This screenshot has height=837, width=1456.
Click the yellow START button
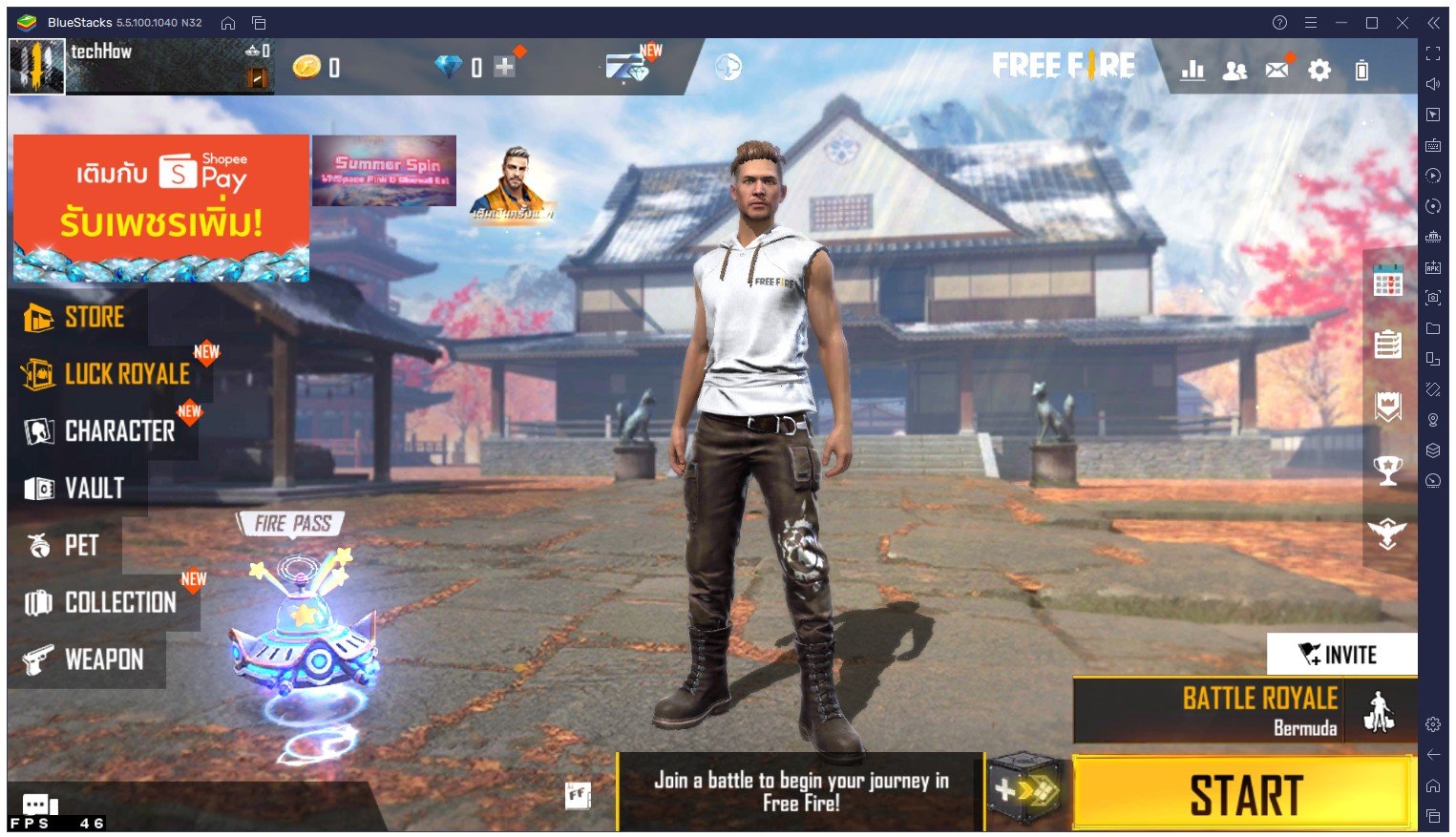click(1243, 794)
